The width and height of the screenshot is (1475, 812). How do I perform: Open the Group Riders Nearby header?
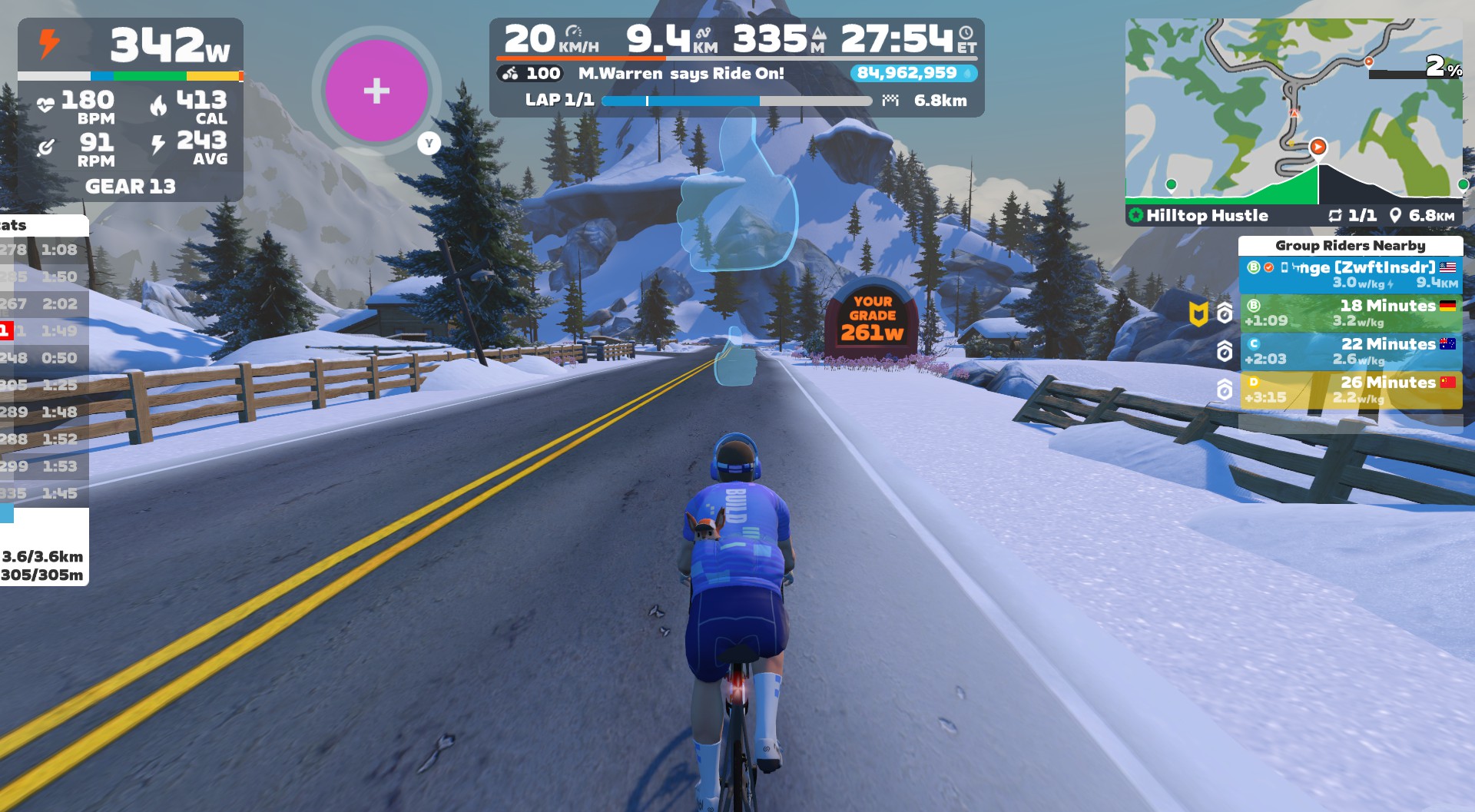(1350, 246)
